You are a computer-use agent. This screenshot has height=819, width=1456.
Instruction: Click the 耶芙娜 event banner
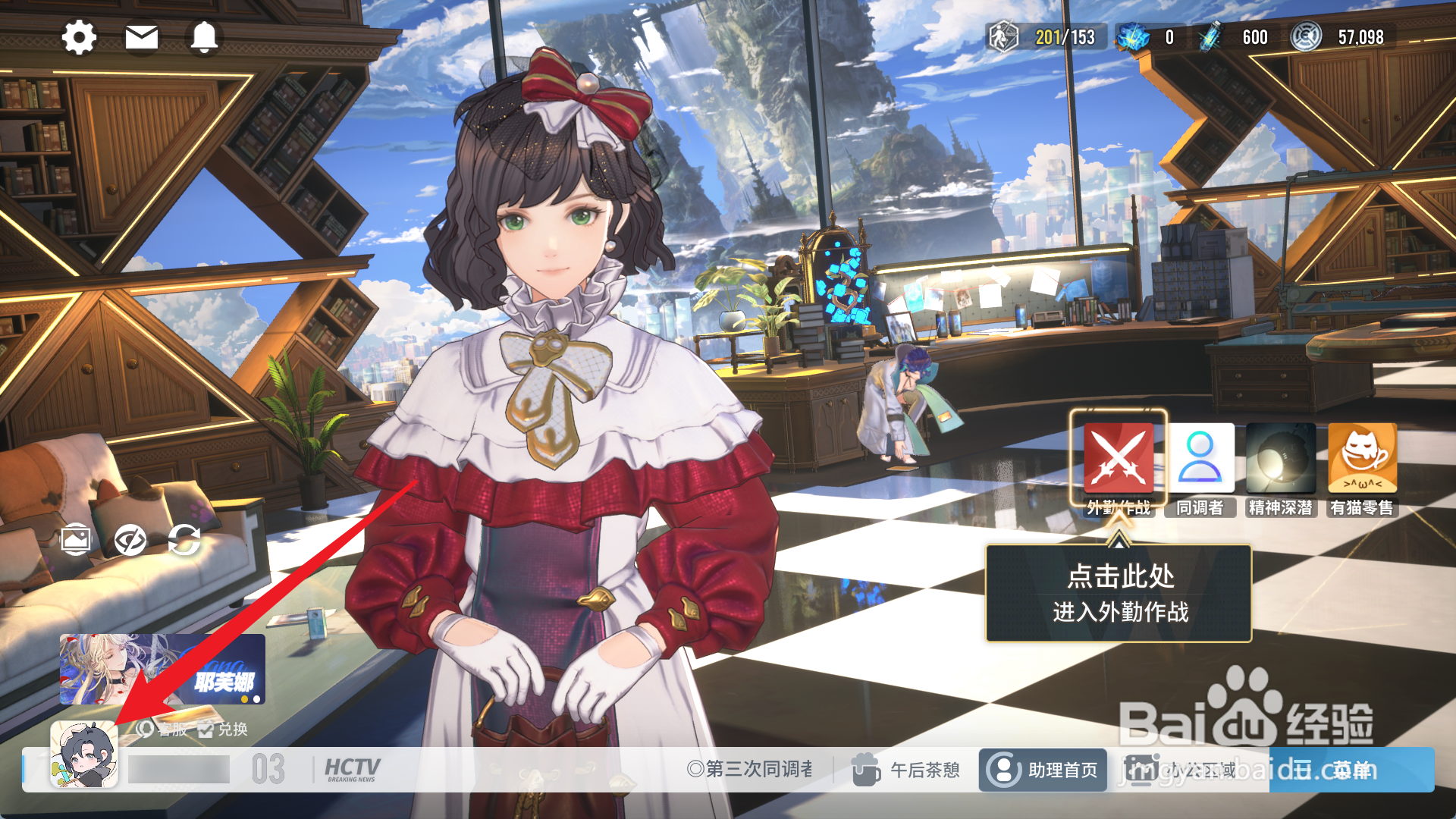pos(162,669)
